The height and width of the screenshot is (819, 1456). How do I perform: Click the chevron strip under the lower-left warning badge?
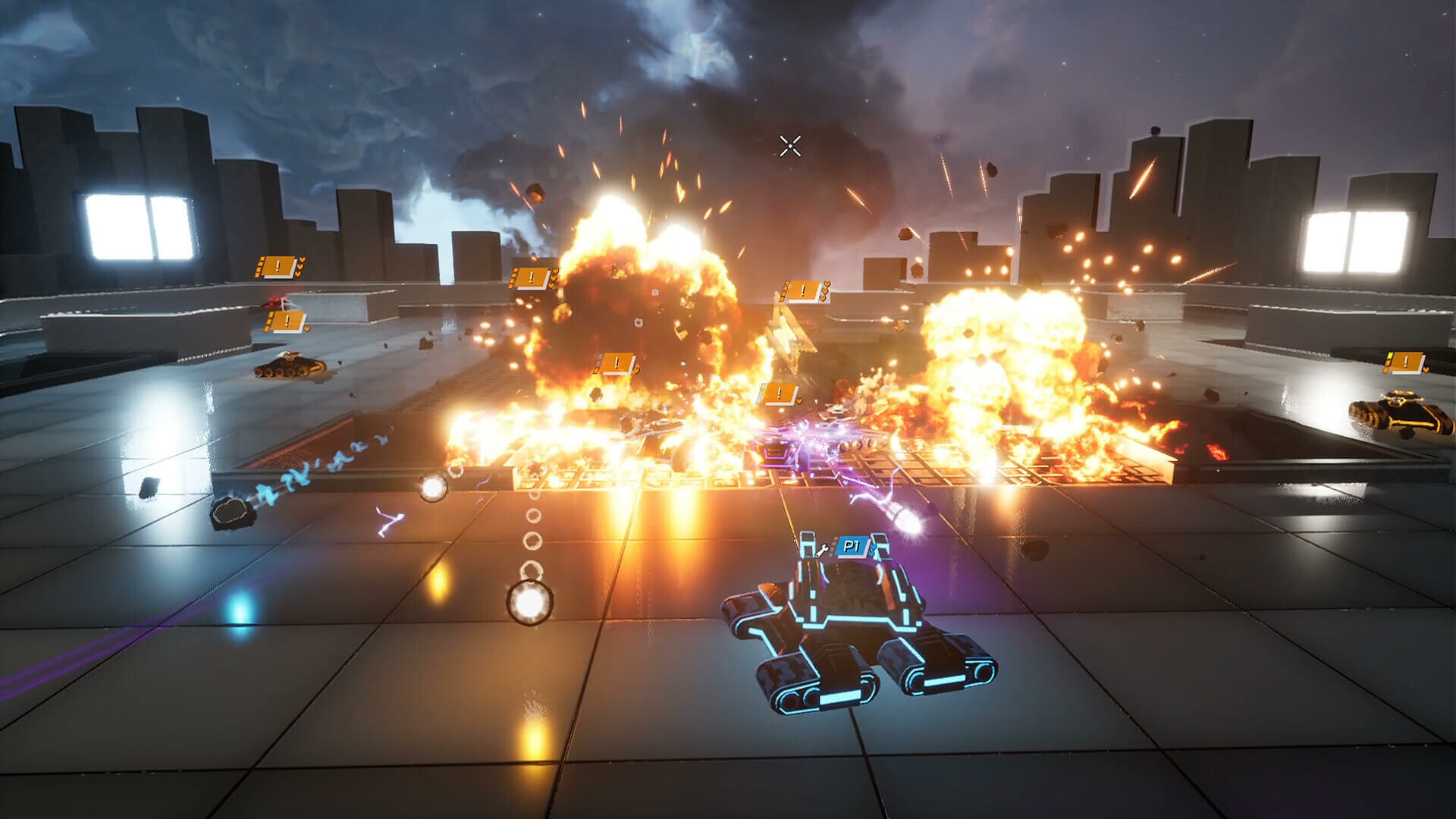269,323
